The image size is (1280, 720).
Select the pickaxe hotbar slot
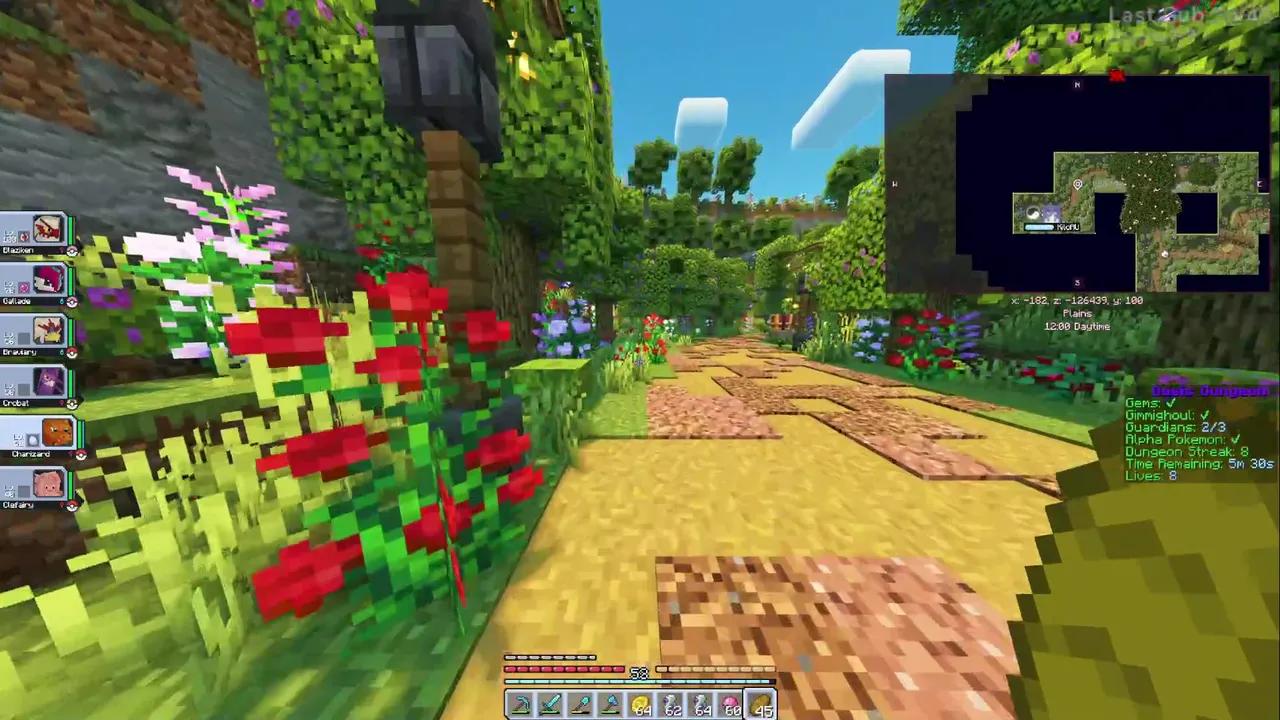click(x=520, y=704)
